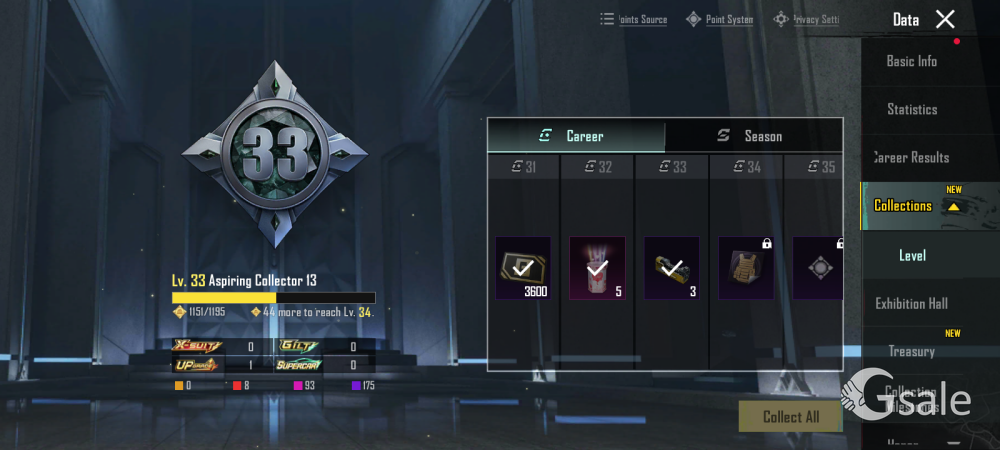Select the locked level 35 reward
Viewport: 1000px width, 450px height.
[x=817, y=268]
